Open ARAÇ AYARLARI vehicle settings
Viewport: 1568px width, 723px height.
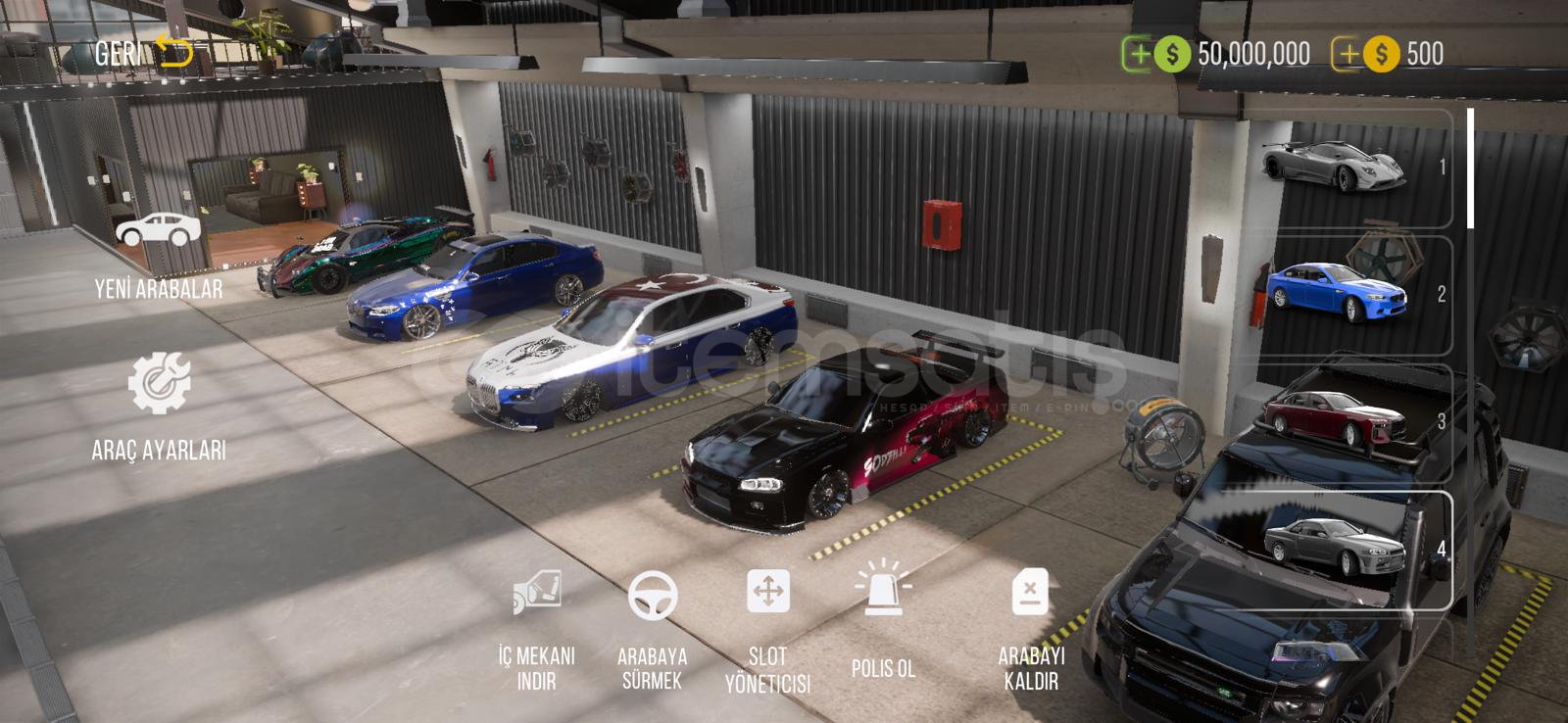(159, 407)
